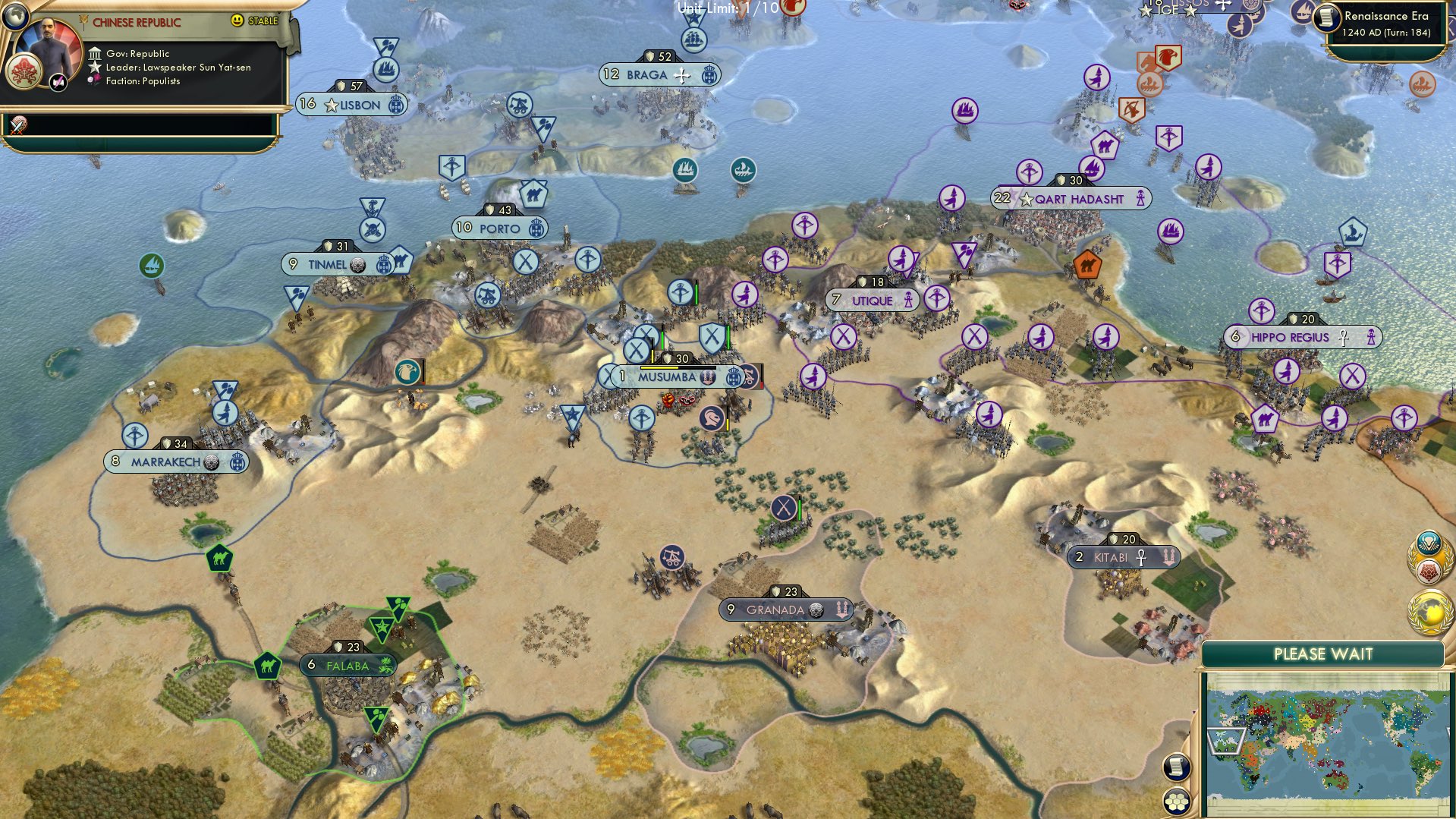This screenshot has height=819, width=1456.
Task: Click the eagle emblem icon in the mountains
Action: pos(408,371)
